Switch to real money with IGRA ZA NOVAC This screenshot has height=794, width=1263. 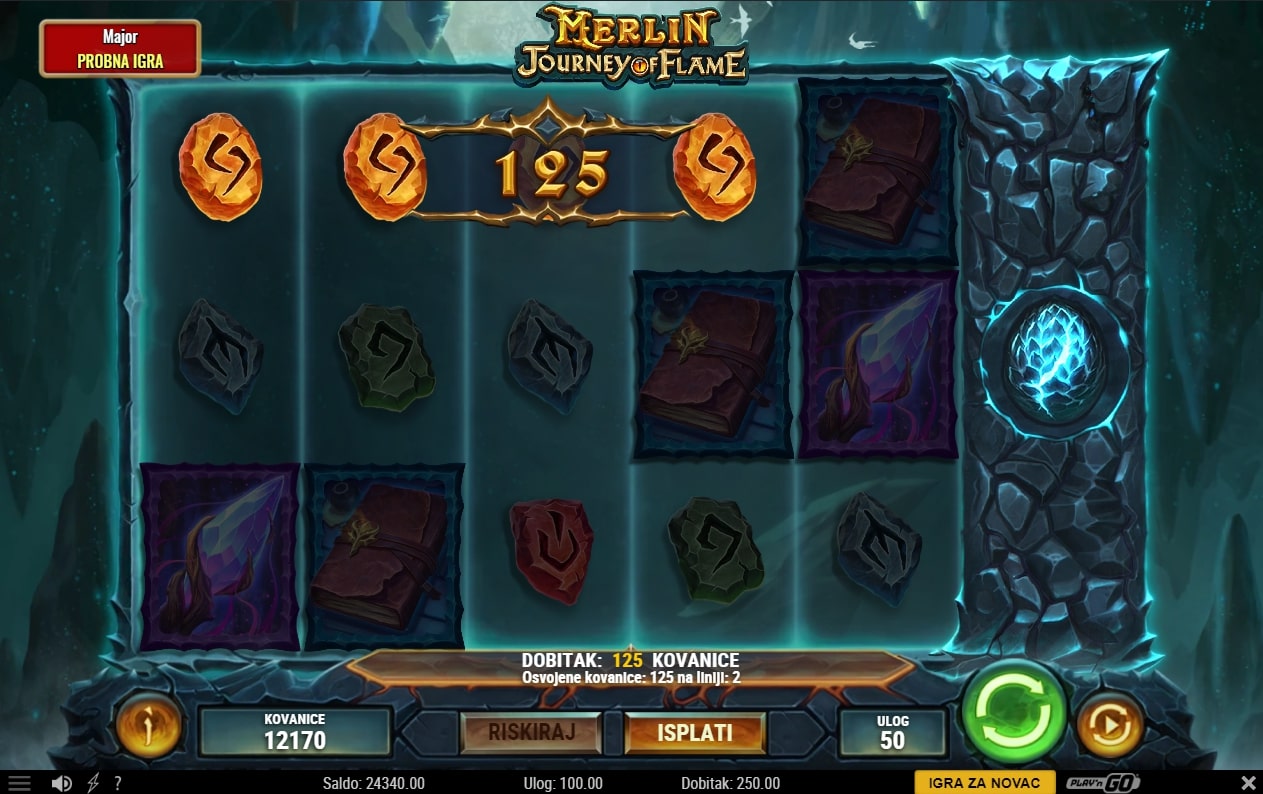click(x=984, y=783)
